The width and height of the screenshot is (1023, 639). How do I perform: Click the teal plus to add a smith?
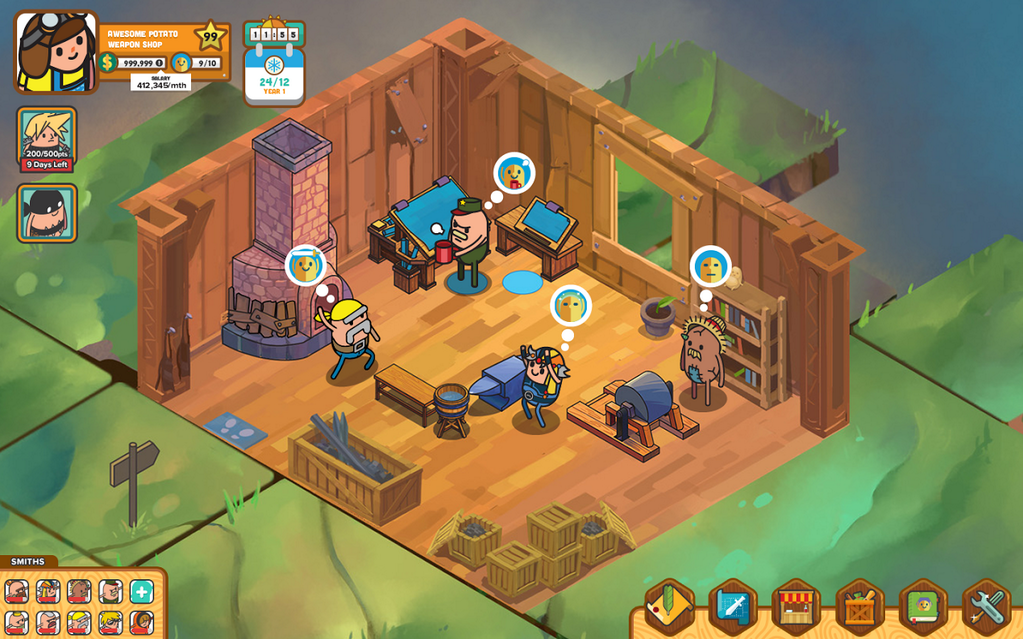(x=142, y=592)
